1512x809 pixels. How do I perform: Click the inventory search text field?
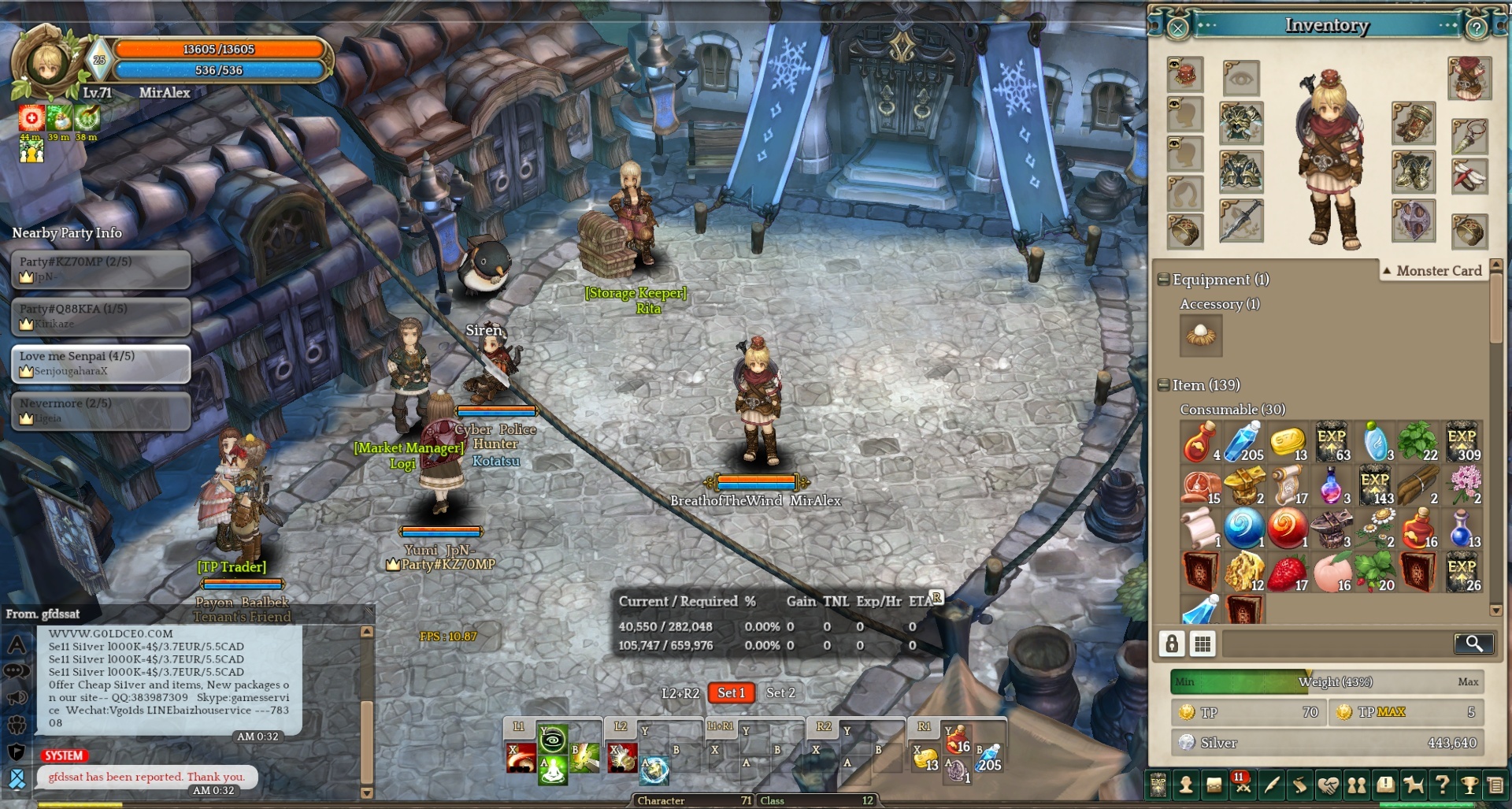point(1336,644)
